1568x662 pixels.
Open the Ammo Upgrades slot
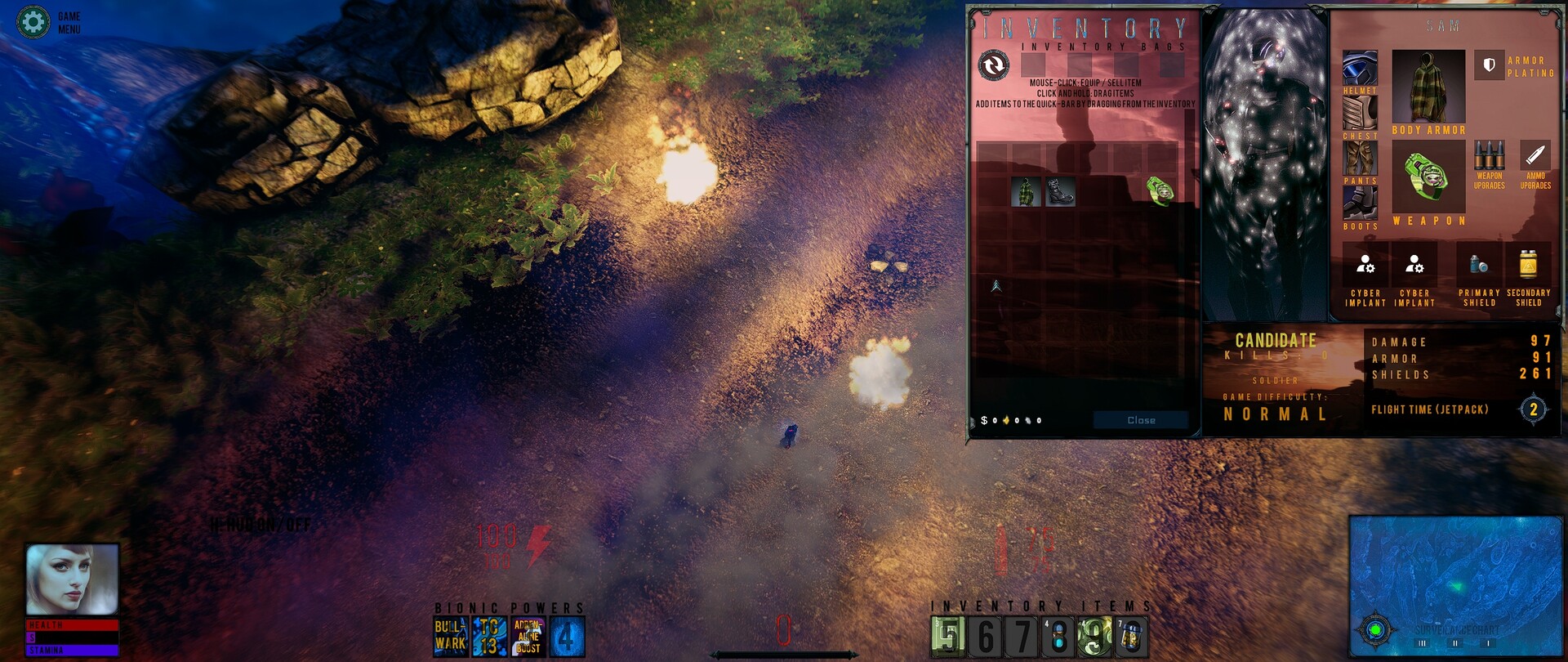pyautogui.click(x=1535, y=155)
